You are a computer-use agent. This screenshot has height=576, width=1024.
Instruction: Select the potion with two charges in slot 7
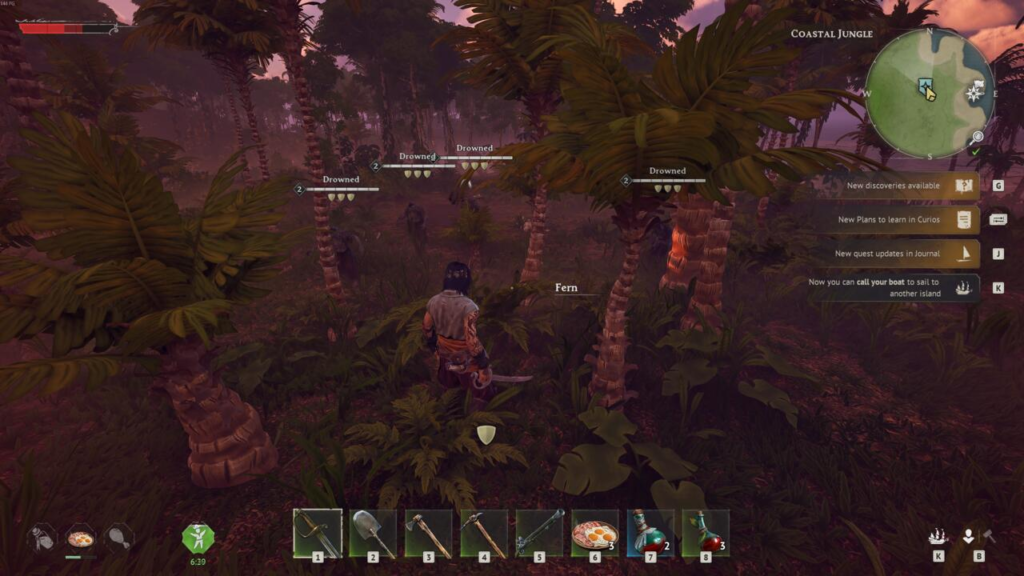(x=650, y=533)
